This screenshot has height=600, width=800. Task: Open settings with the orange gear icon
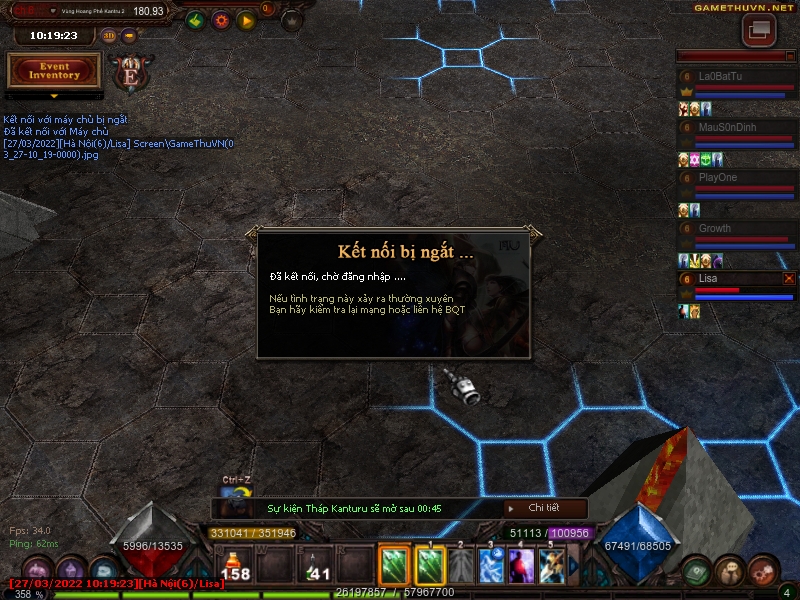click(x=221, y=20)
